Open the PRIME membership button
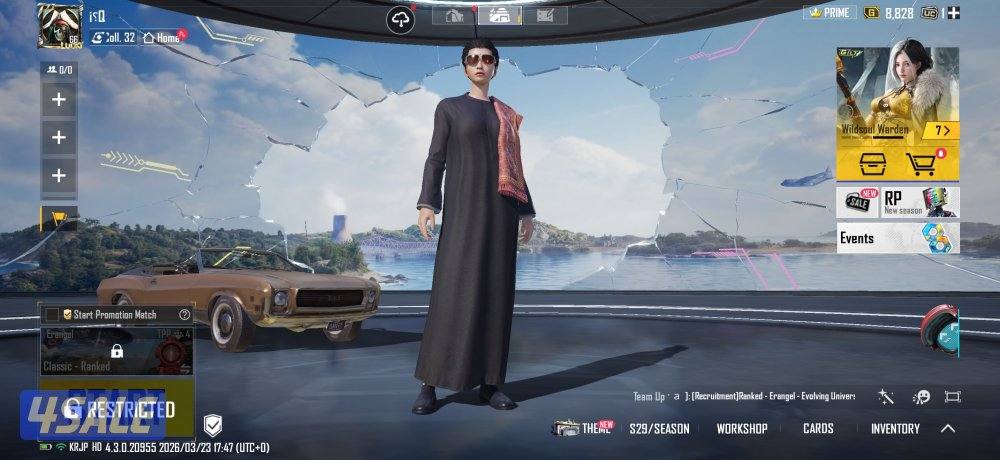 [x=829, y=12]
